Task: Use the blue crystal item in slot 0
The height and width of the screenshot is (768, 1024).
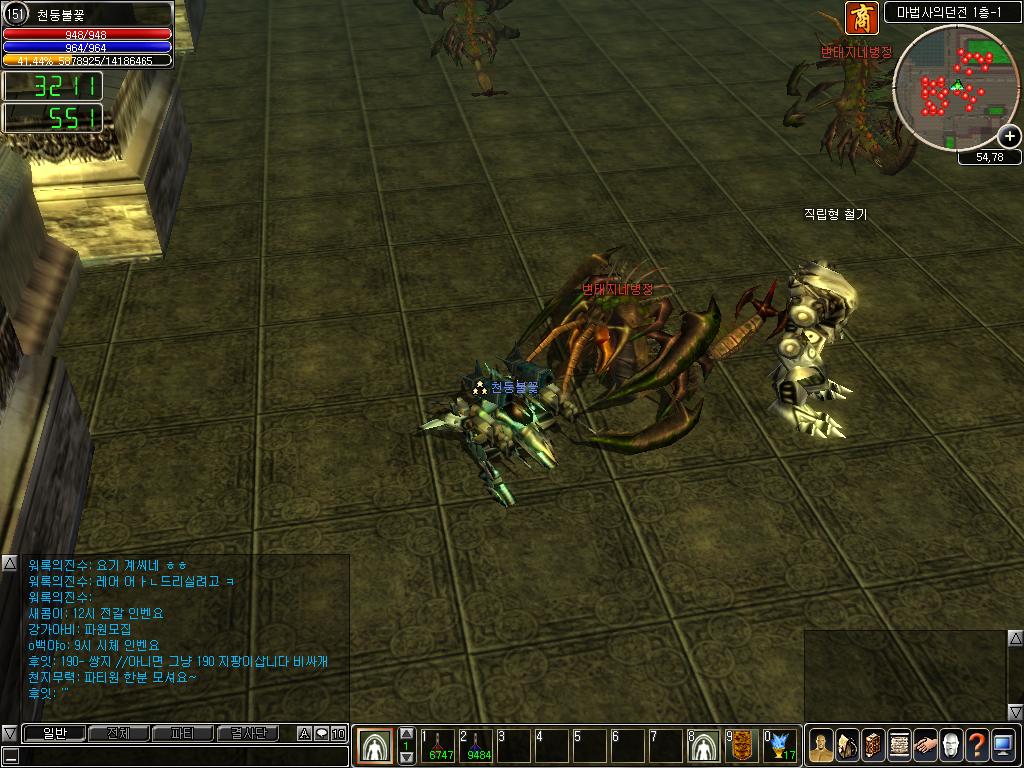Action: click(780, 746)
